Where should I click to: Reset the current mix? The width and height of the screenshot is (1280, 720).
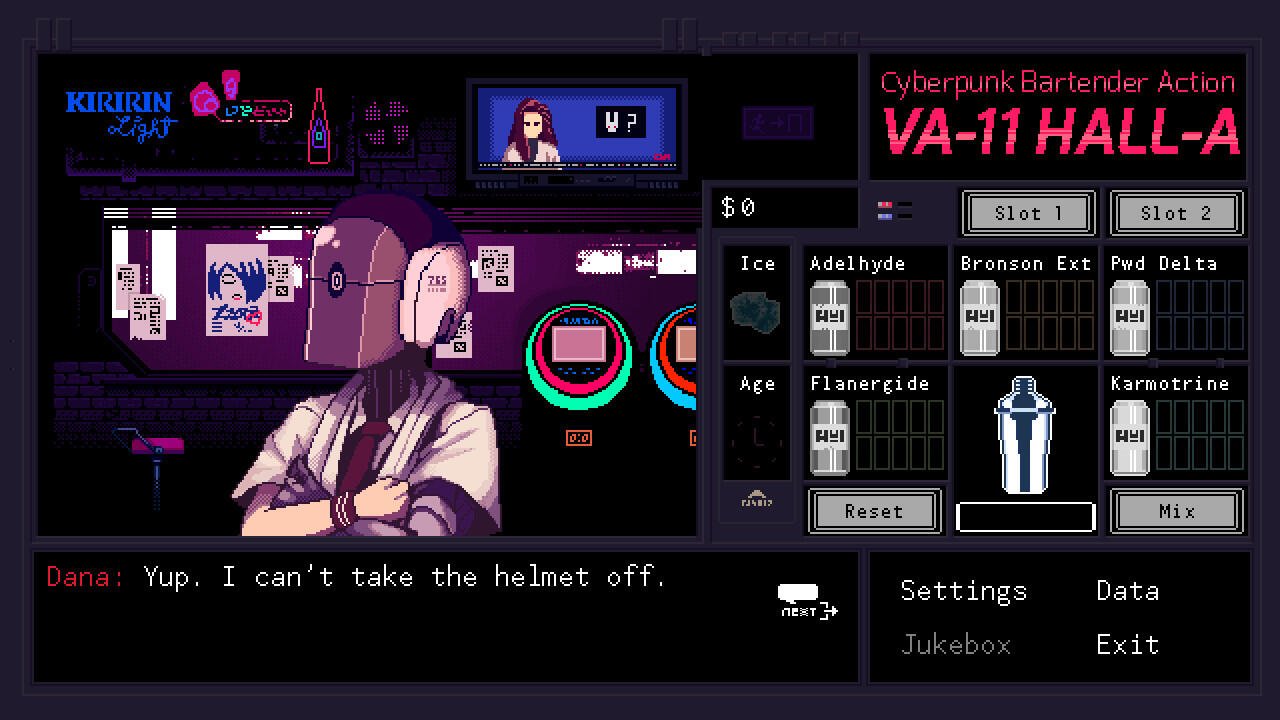pyautogui.click(x=874, y=511)
